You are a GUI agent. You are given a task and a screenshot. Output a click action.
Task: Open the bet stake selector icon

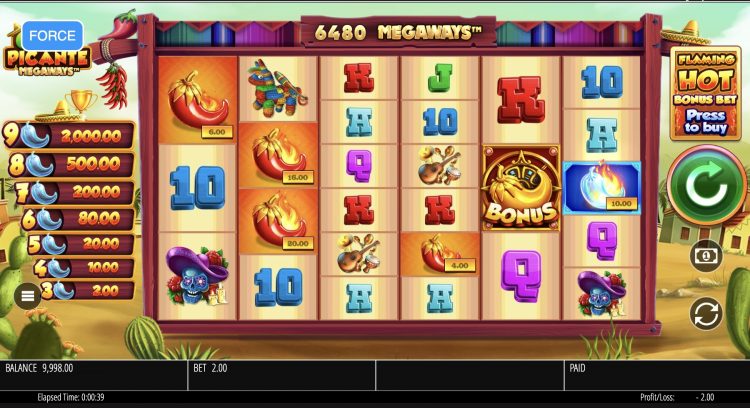(705, 256)
